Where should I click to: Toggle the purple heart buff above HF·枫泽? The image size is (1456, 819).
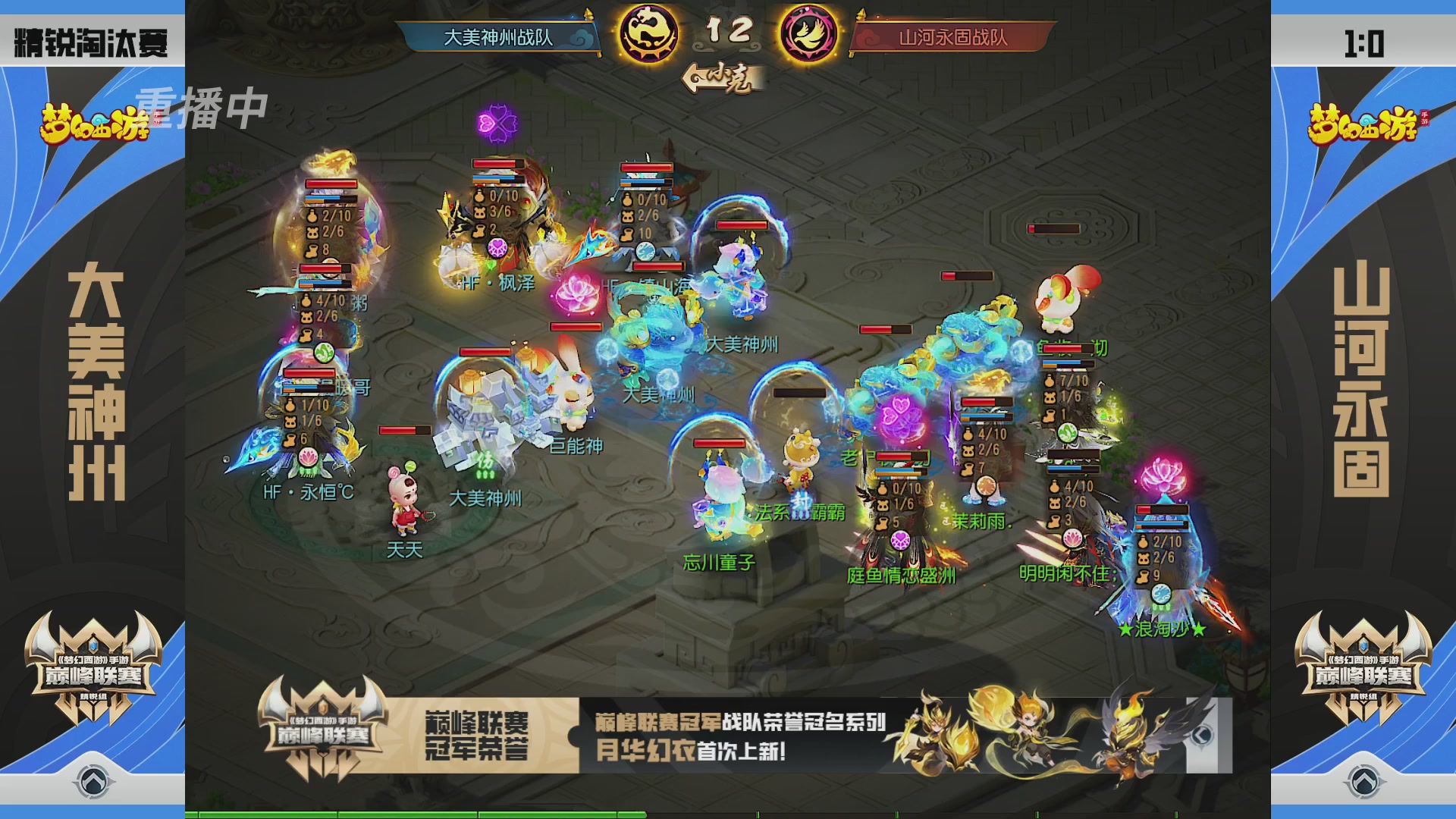497,249
